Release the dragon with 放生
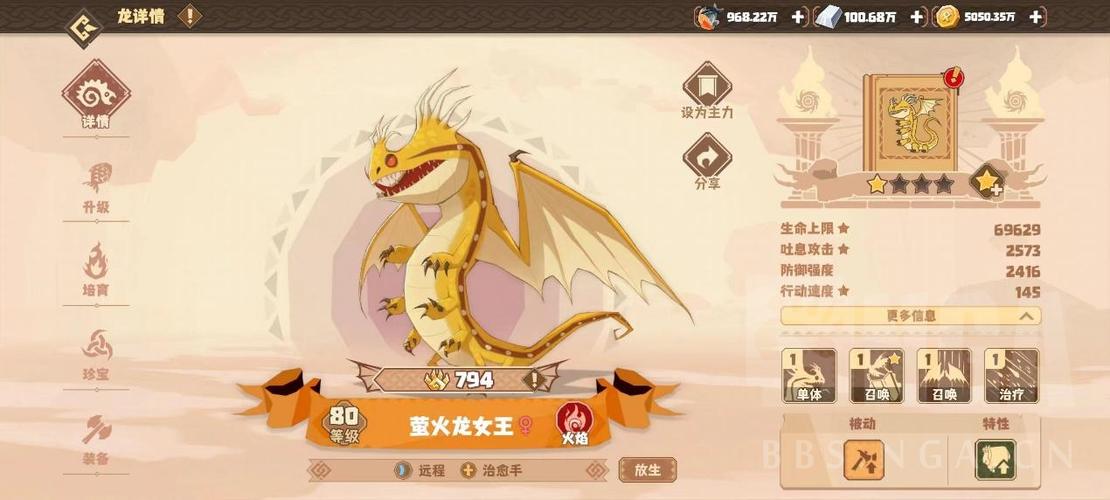 (x=647, y=469)
